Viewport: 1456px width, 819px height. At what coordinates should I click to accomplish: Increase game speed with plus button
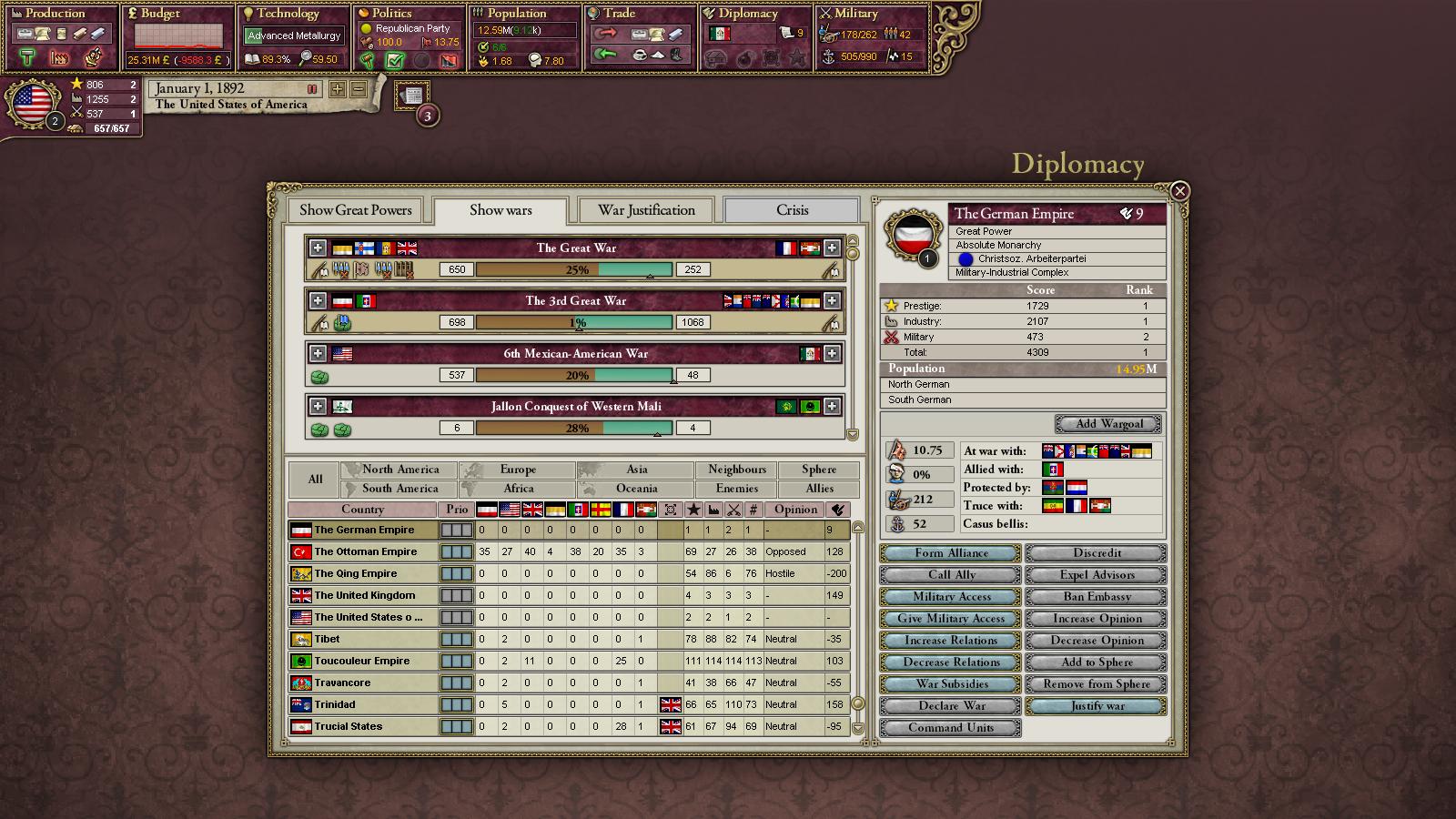click(338, 89)
